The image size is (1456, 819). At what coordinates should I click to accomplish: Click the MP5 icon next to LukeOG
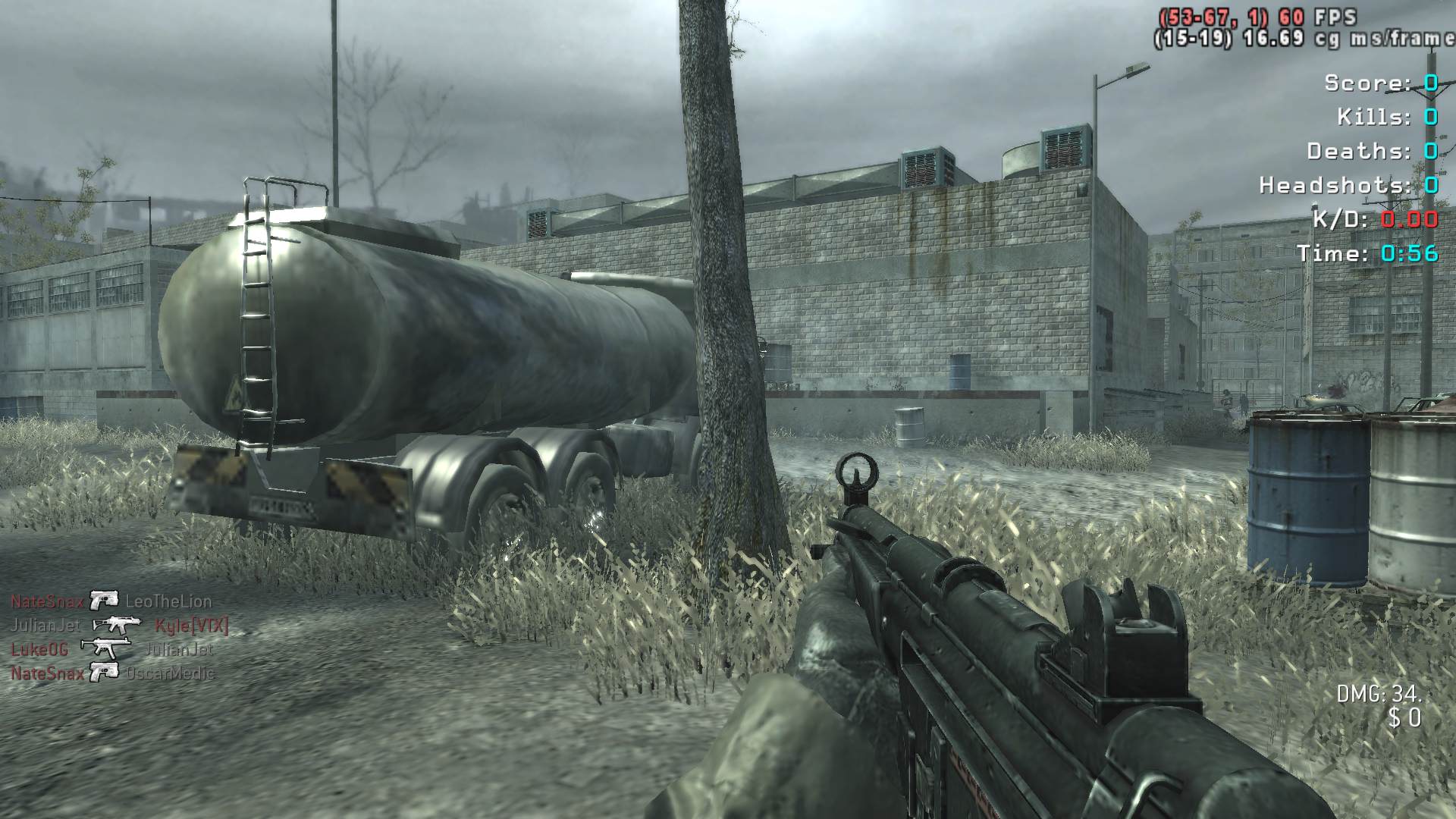click(105, 648)
